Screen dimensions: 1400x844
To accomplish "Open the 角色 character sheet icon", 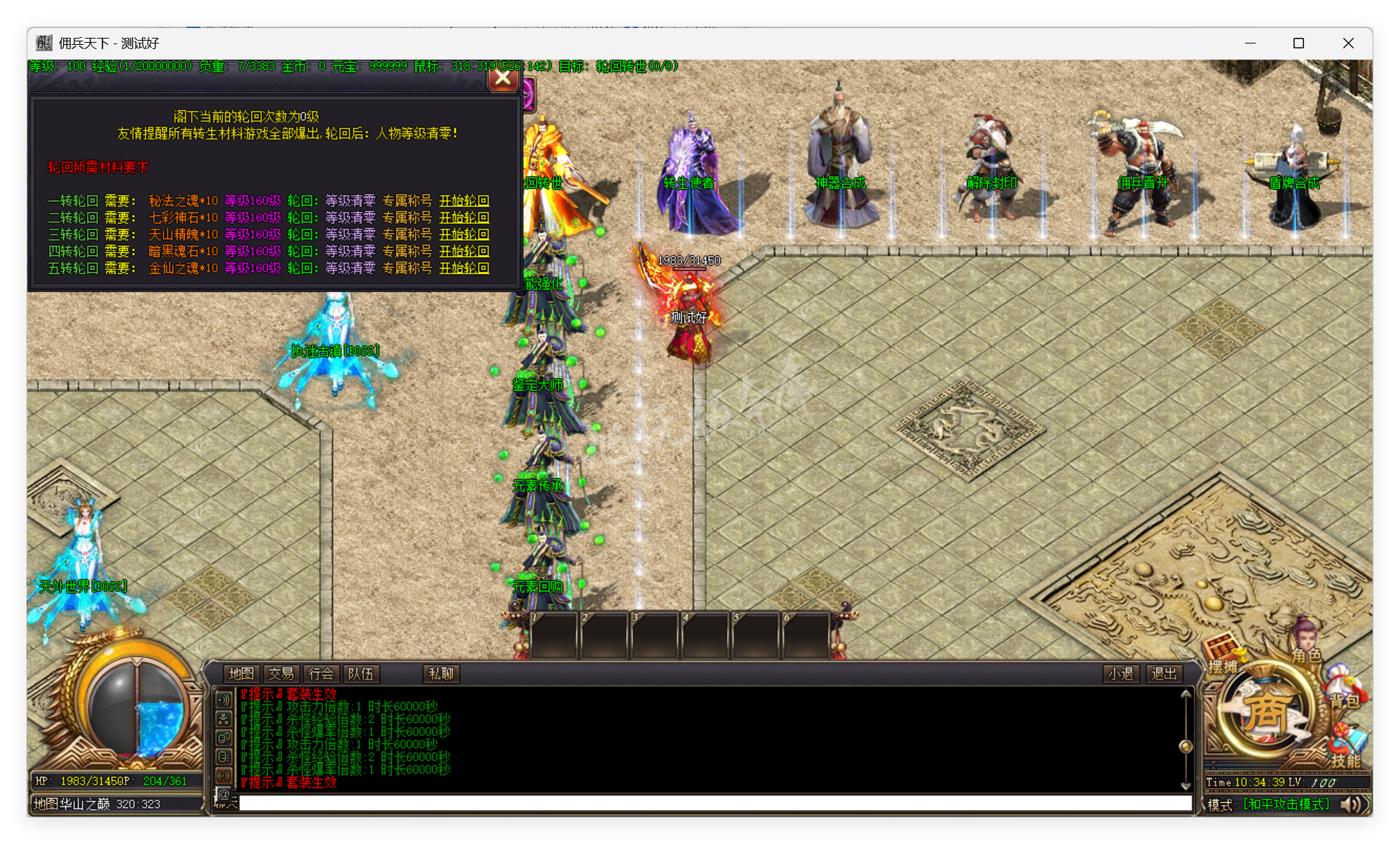I will [x=1306, y=648].
